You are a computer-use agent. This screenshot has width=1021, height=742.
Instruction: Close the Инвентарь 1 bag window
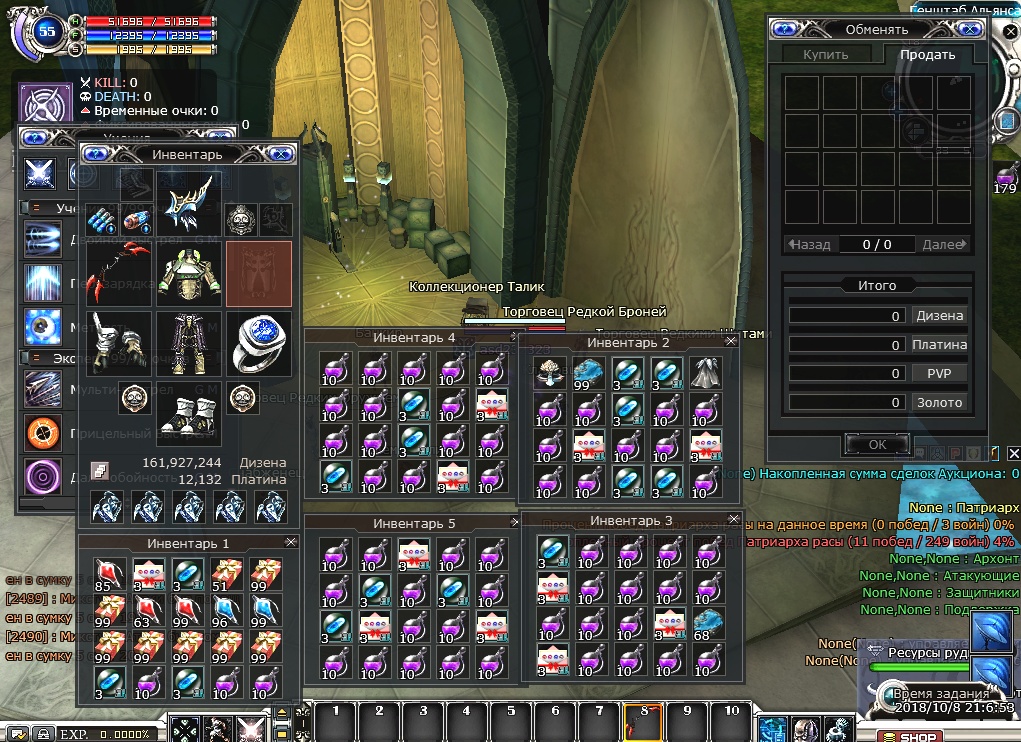click(x=291, y=542)
